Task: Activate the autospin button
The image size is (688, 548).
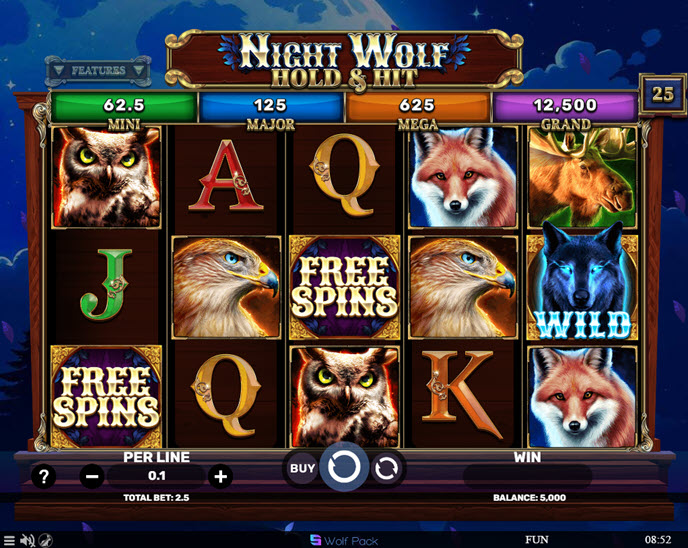Action: click(x=386, y=467)
